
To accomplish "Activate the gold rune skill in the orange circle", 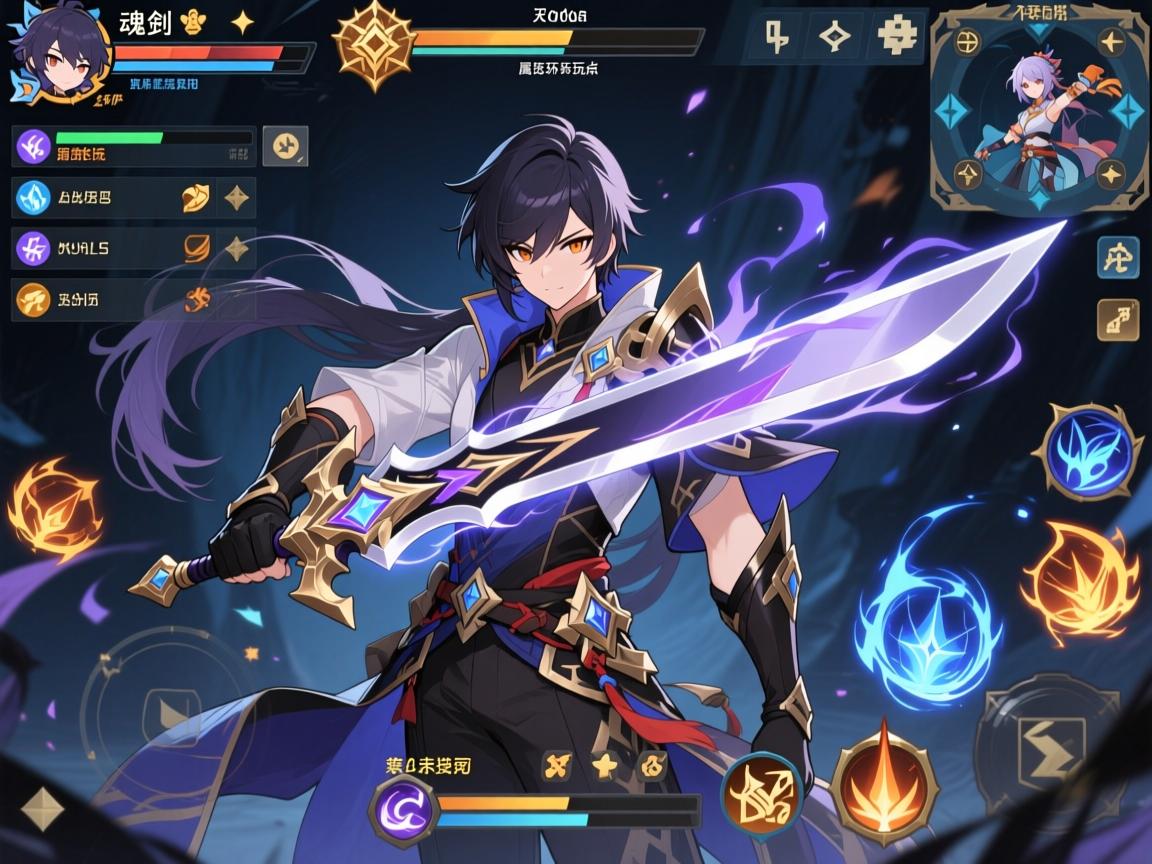I will (762, 796).
